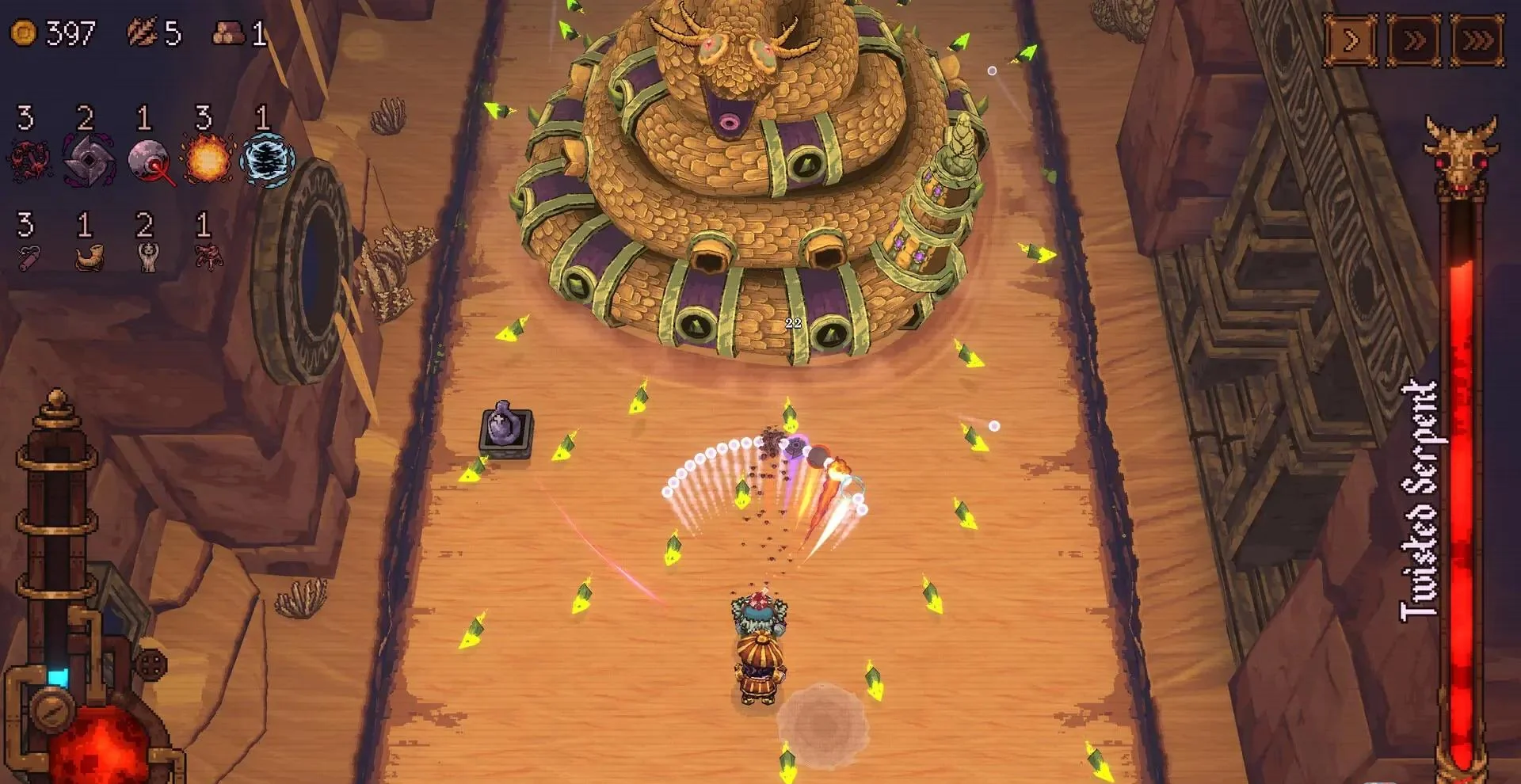This screenshot has width=1521, height=784.
Task: Enable normal speed with single chevron button
Action: (1349, 36)
